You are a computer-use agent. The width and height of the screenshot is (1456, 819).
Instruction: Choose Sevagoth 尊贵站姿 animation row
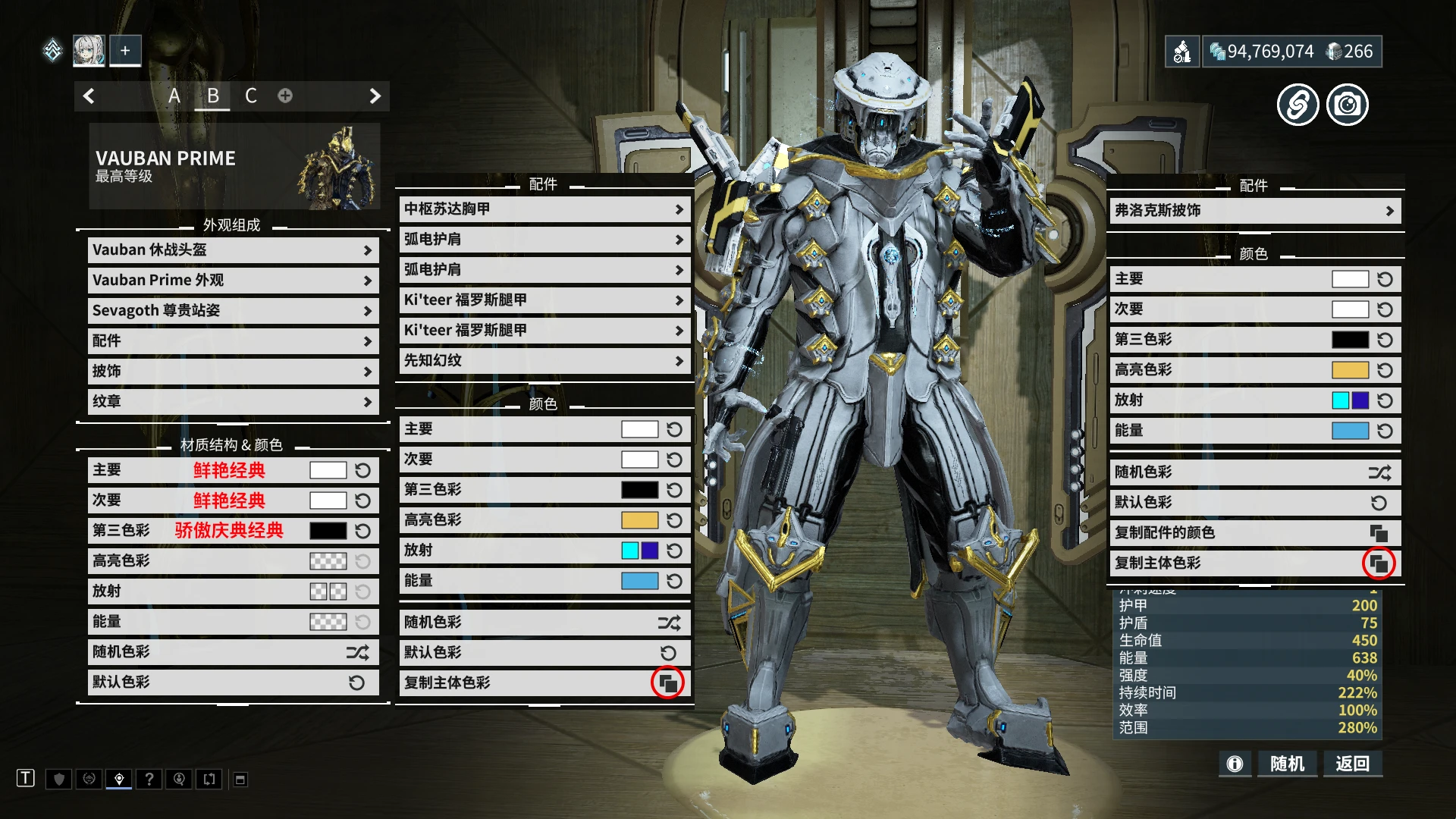pyautogui.click(x=233, y=311)
